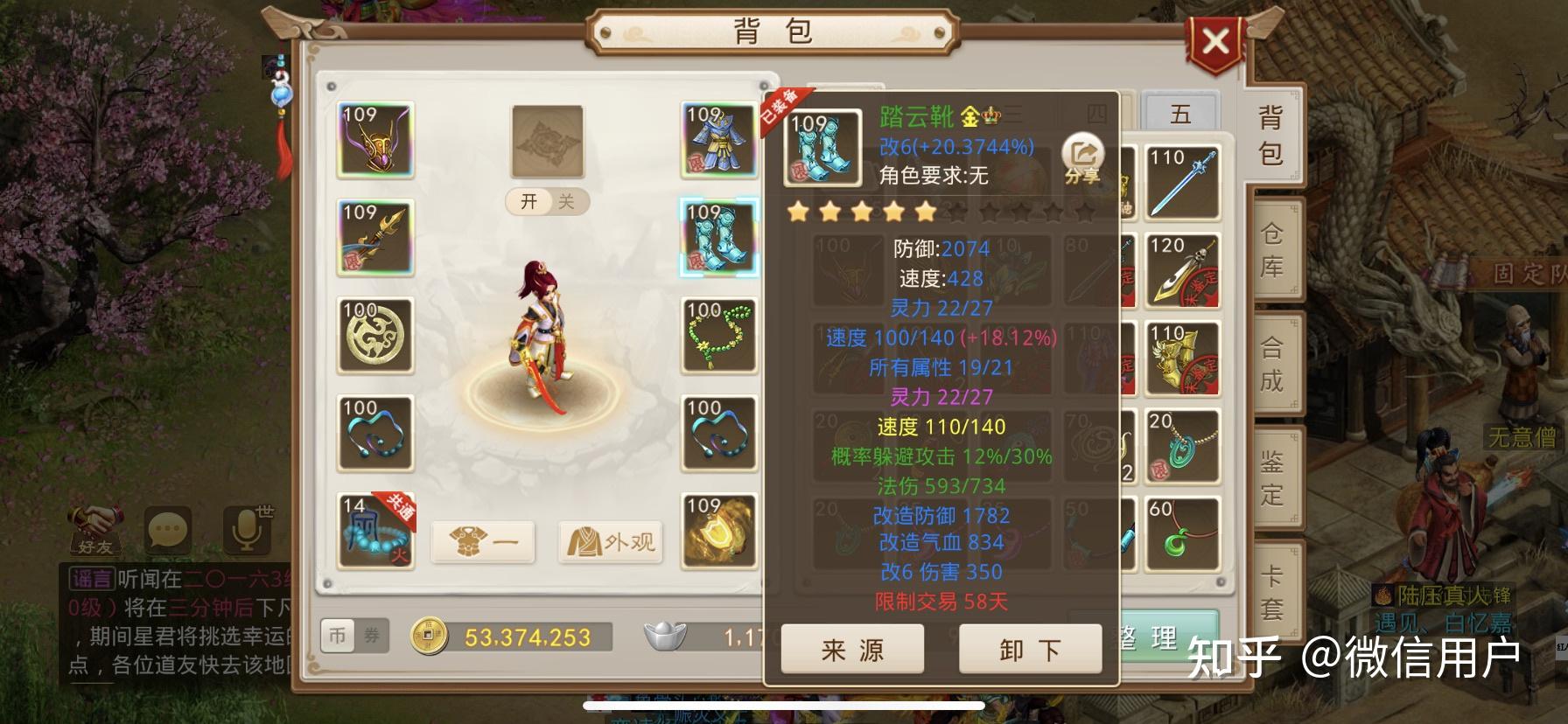Viewport: 1568px width, 724px height.
Task: Click the 好友 friends handshake icon
Action: coord(96,526)
